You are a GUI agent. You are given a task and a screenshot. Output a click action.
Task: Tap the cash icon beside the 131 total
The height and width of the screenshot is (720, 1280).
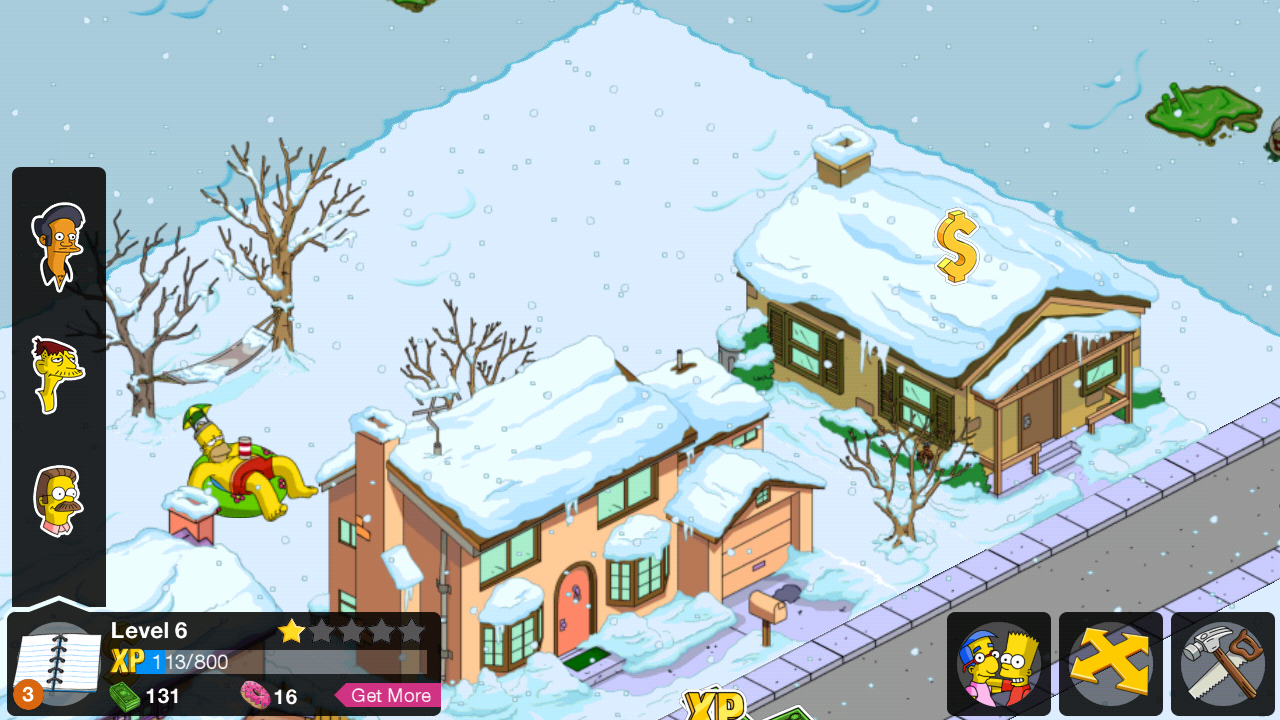click(x=124, y=696)
